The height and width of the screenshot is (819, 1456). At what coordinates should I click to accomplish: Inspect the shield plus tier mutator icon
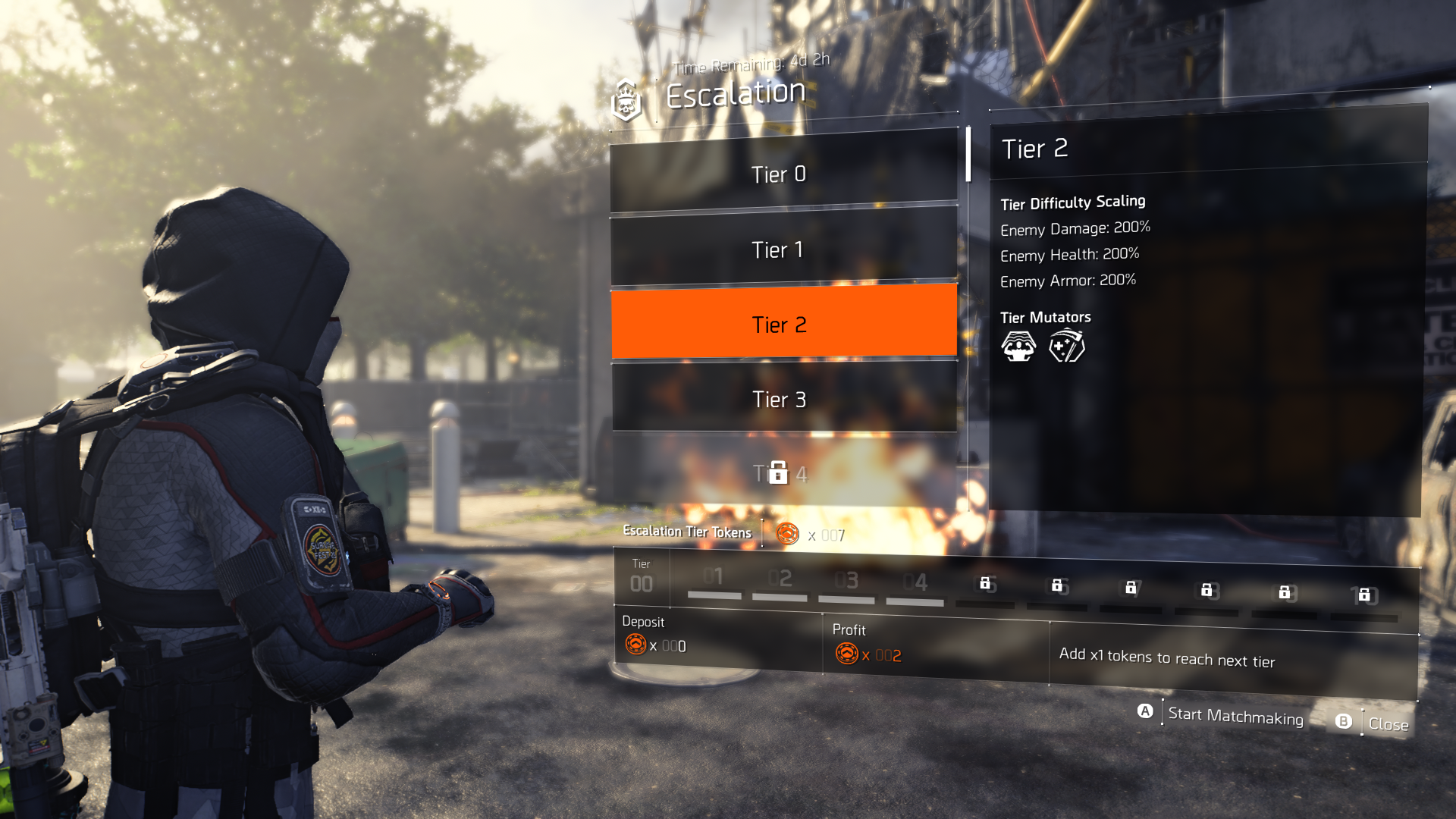click(x=1066, y=347)
